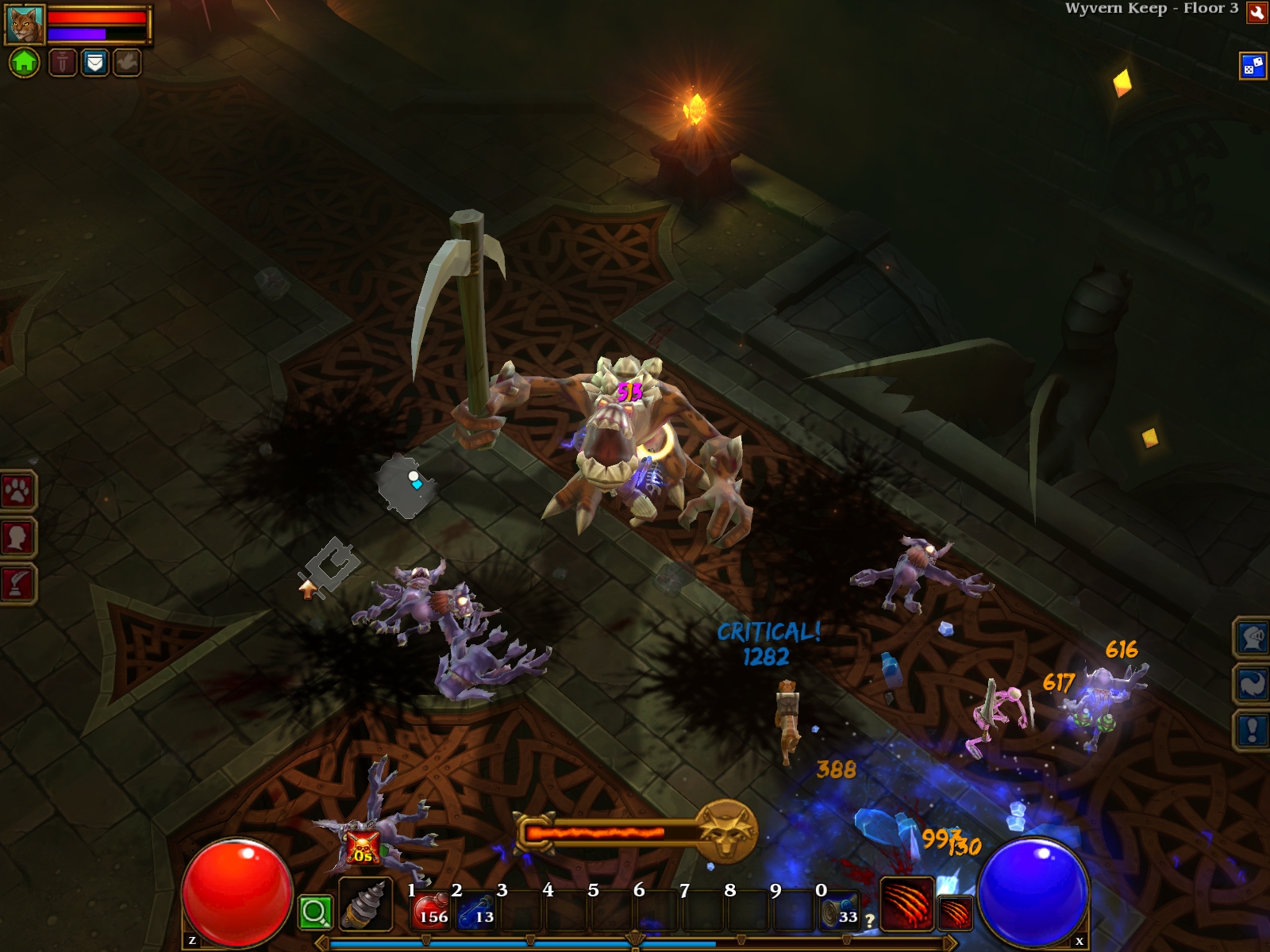Use the scroll in hotbar slot 0

[840, 909]
